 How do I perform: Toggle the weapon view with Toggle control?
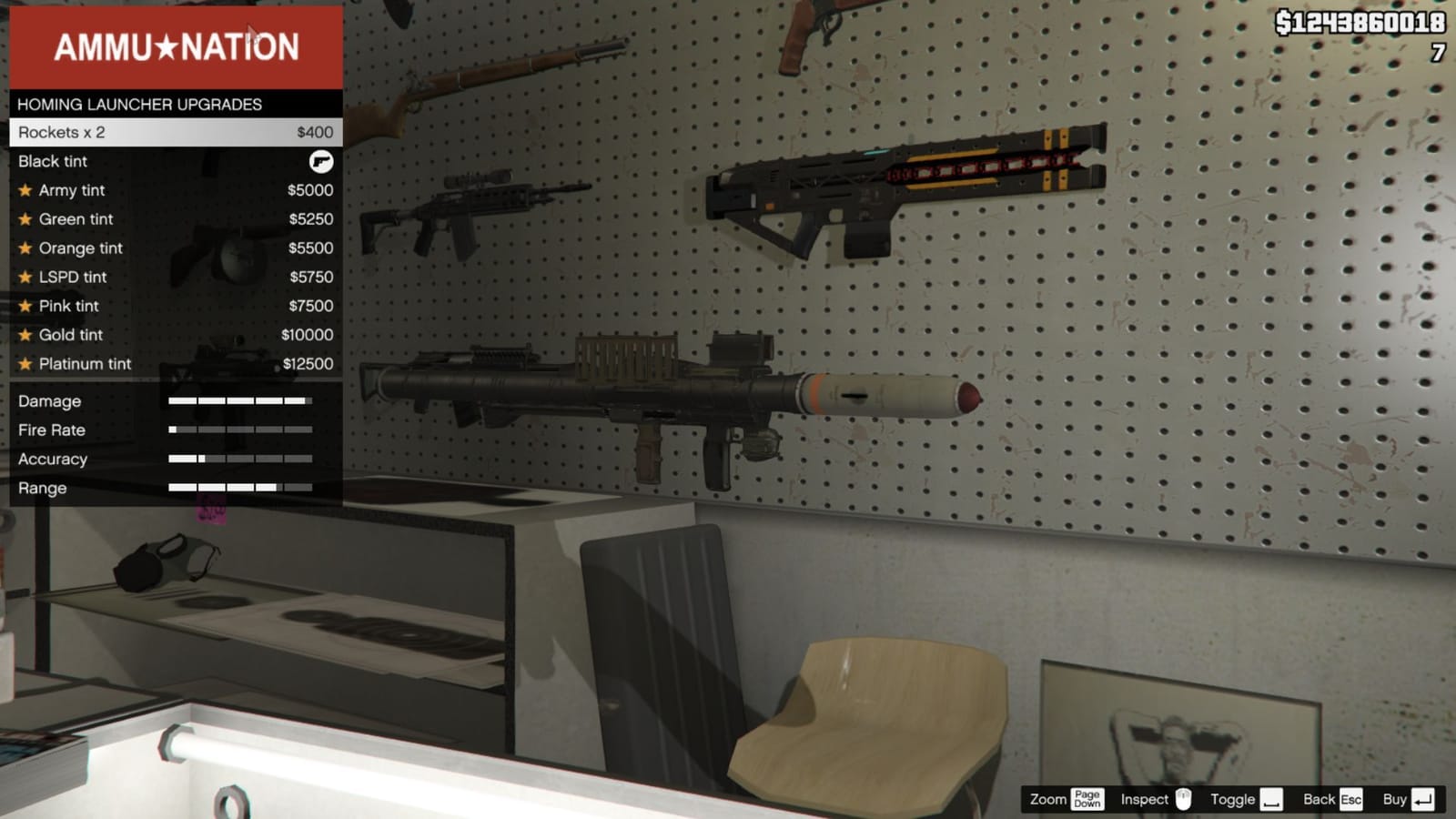coord(1272,799)
